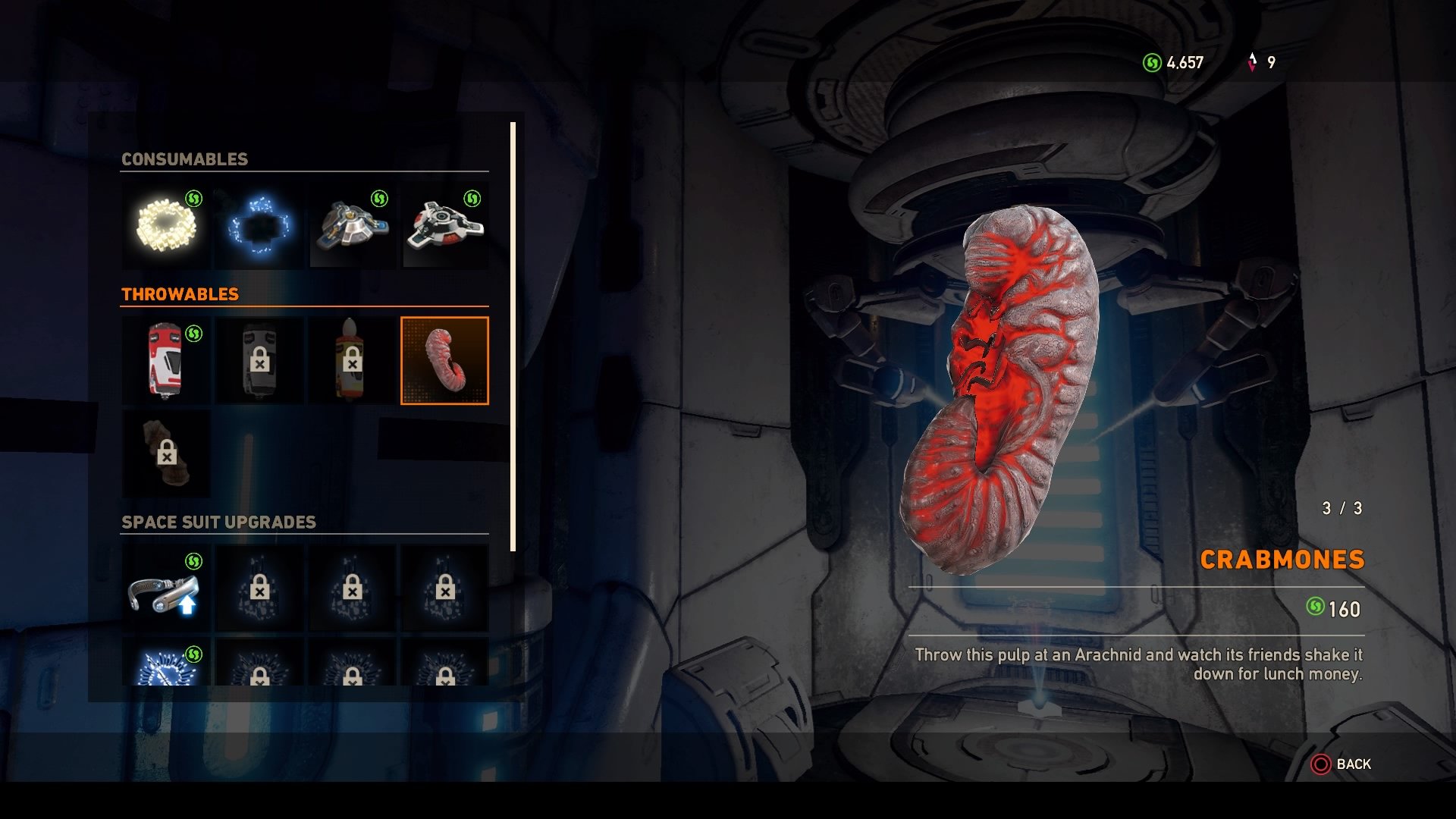Viewport: 1456px width, 819px height.
Task: Select the locked brown rock throwable
Action: click(166, 453)
